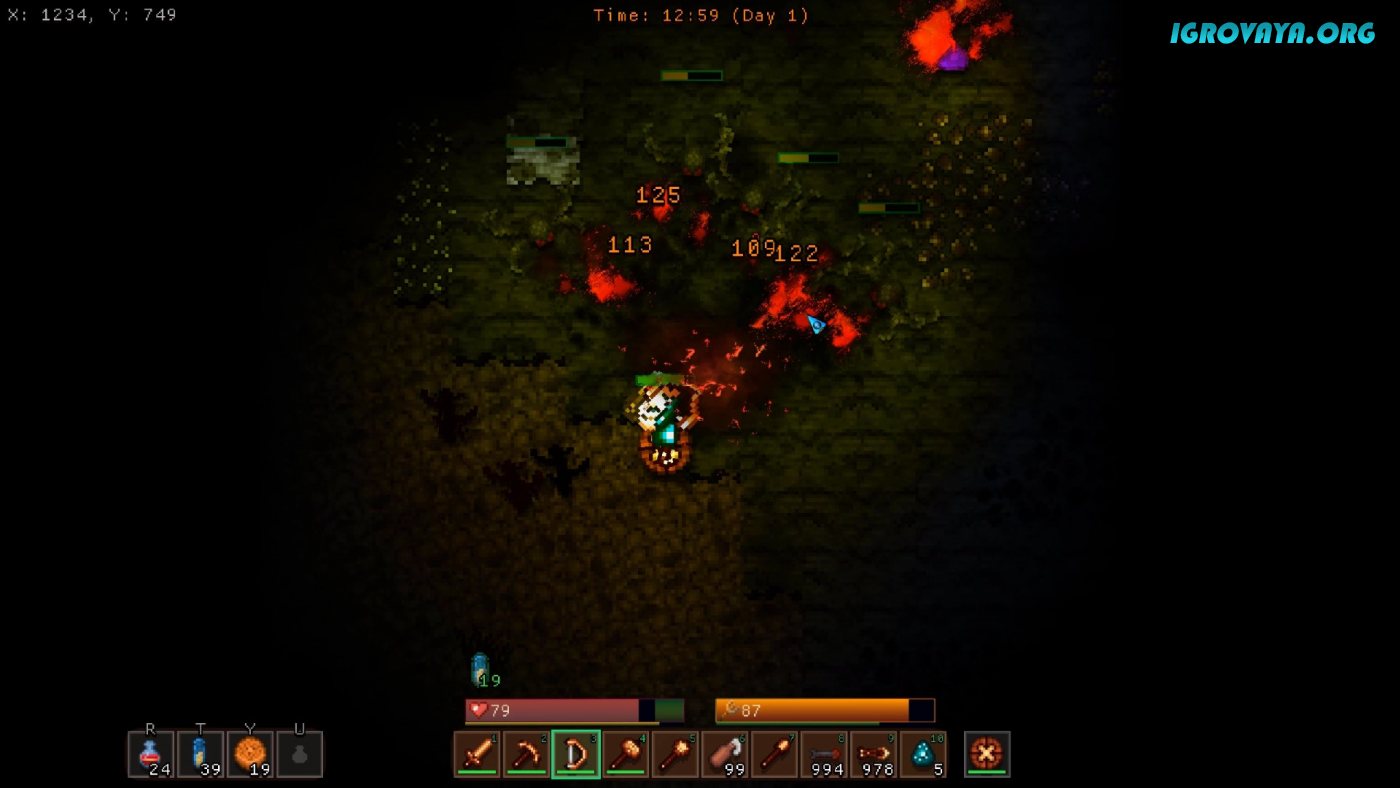
Task: Choose the highlighted bow slot
Action: click(x=576, y=754)
